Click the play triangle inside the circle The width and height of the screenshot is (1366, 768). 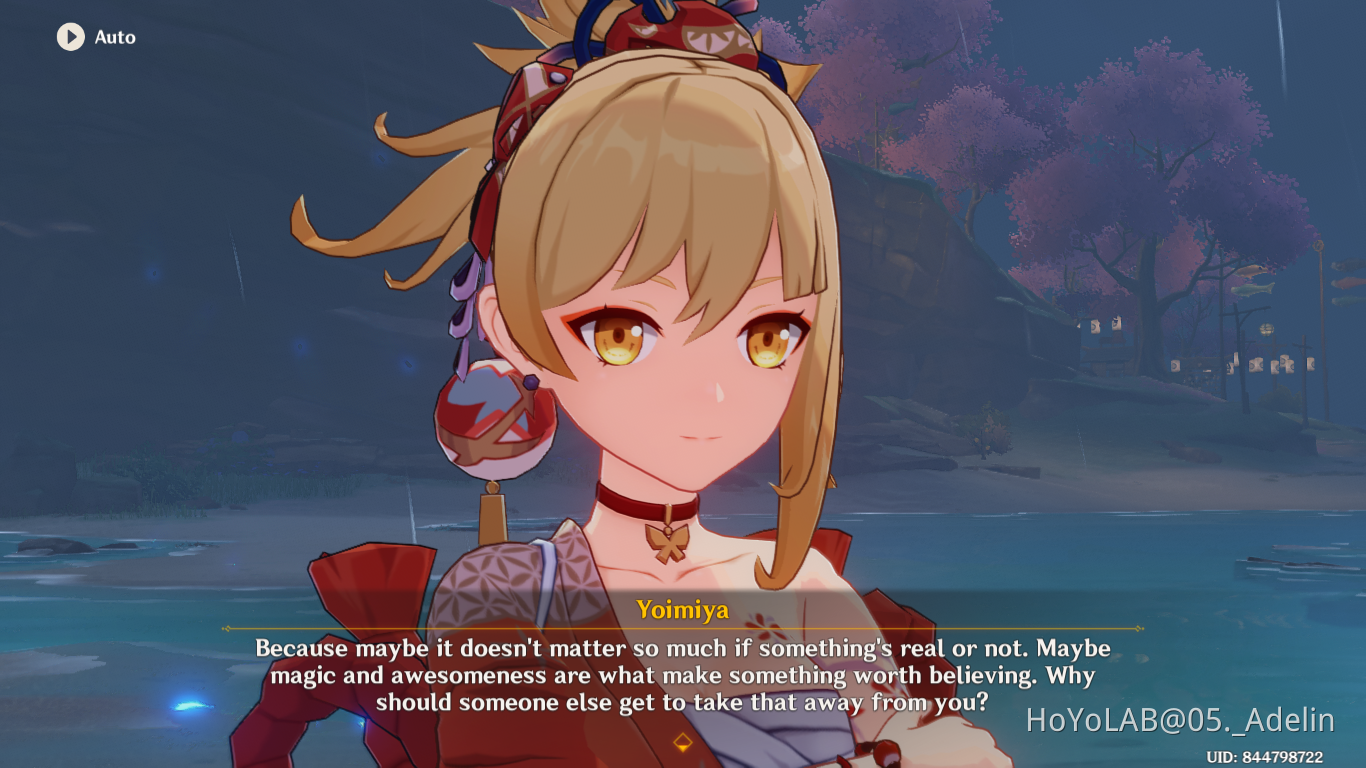[x=70, y=38]
